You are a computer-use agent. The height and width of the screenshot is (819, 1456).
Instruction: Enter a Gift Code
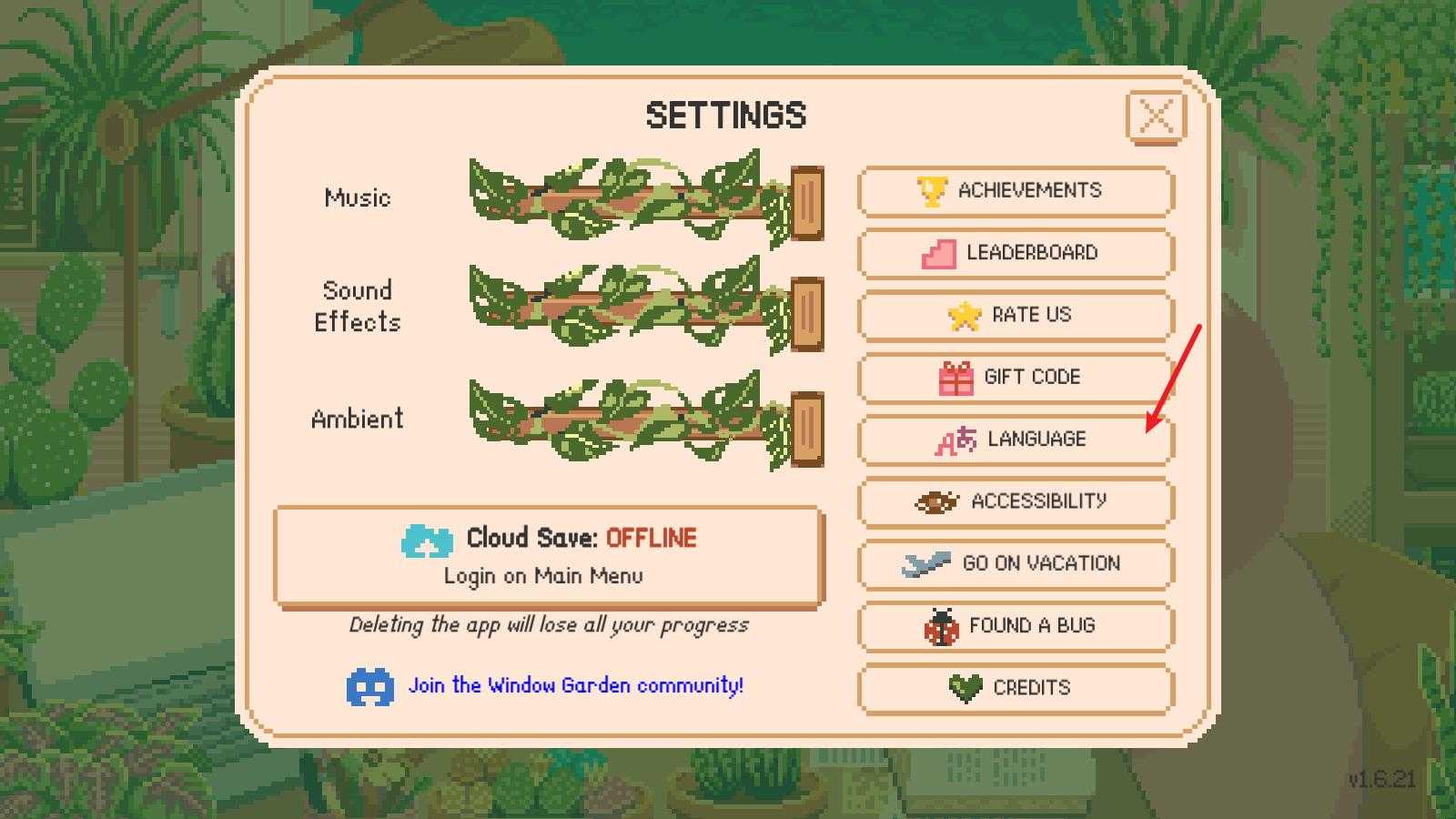pos(1016,377)
